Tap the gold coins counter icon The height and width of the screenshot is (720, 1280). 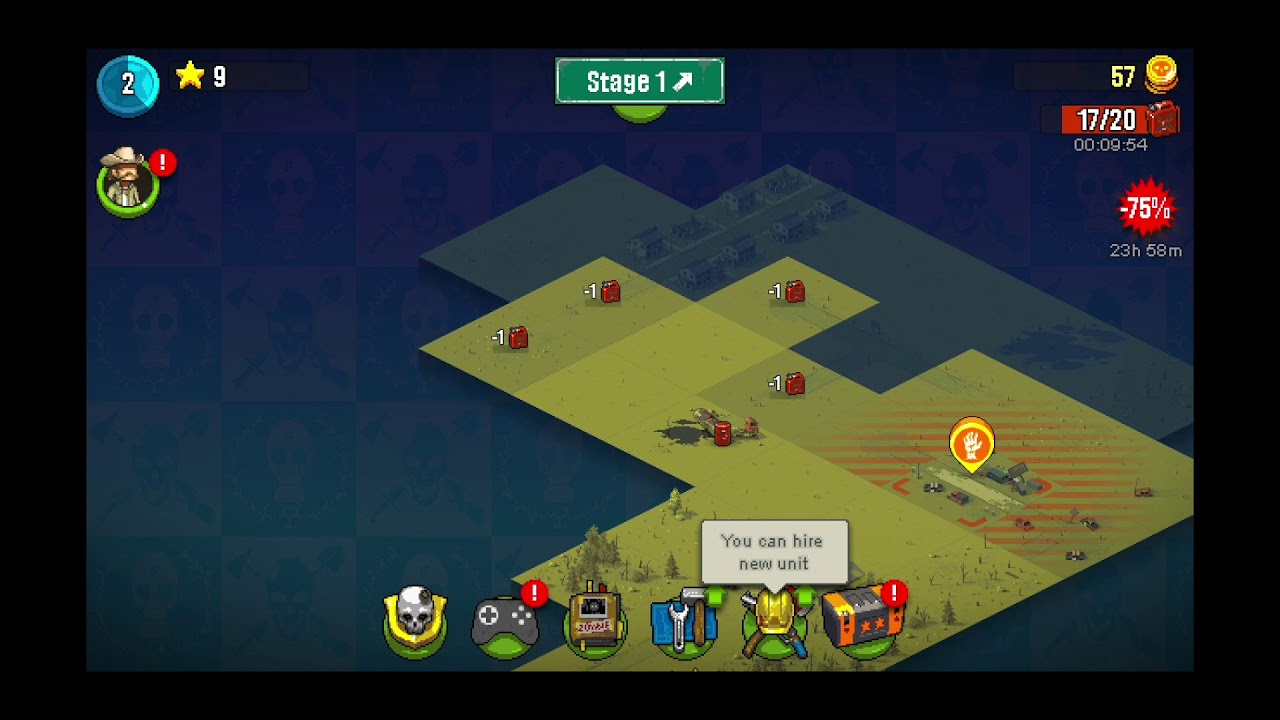(1160, 76)
